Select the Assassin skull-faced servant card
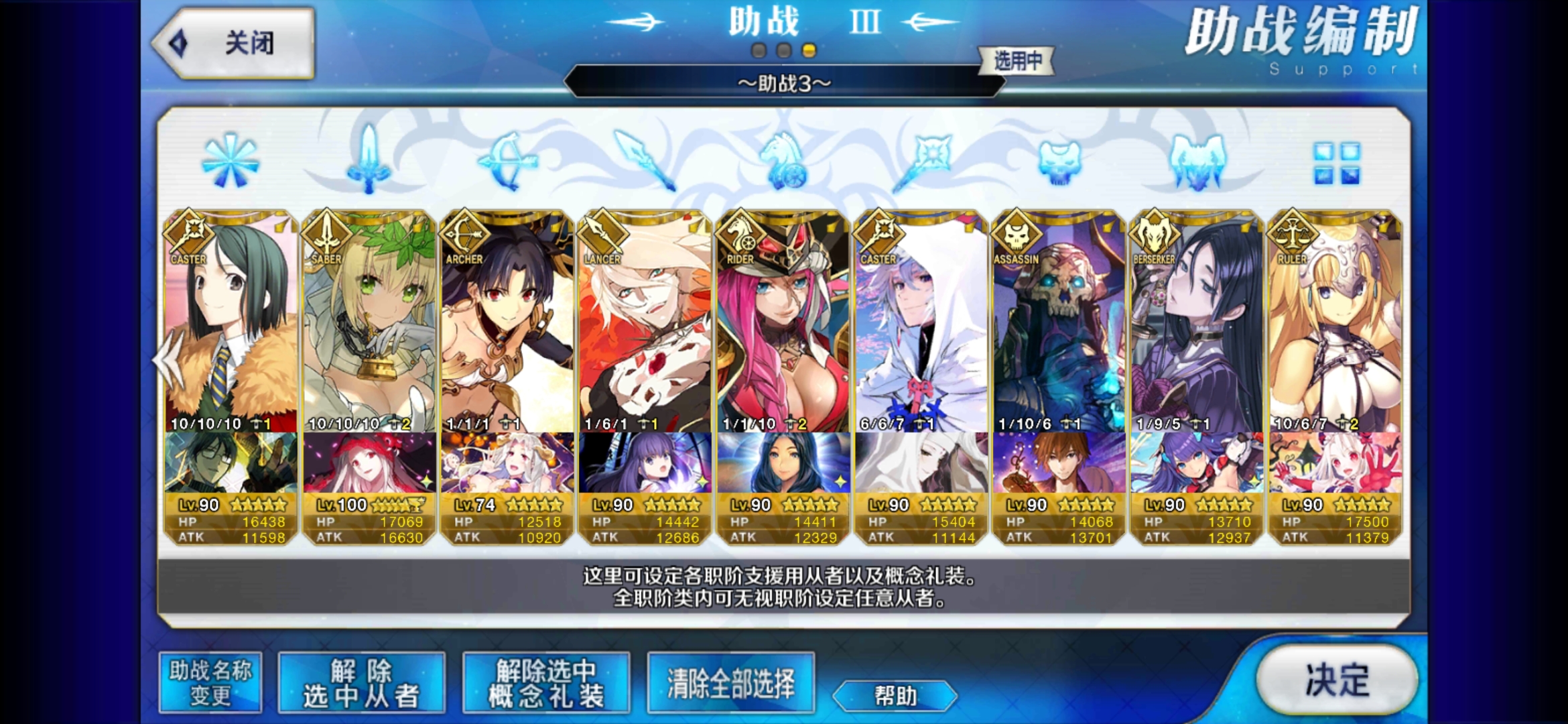 click(1059, 322)
